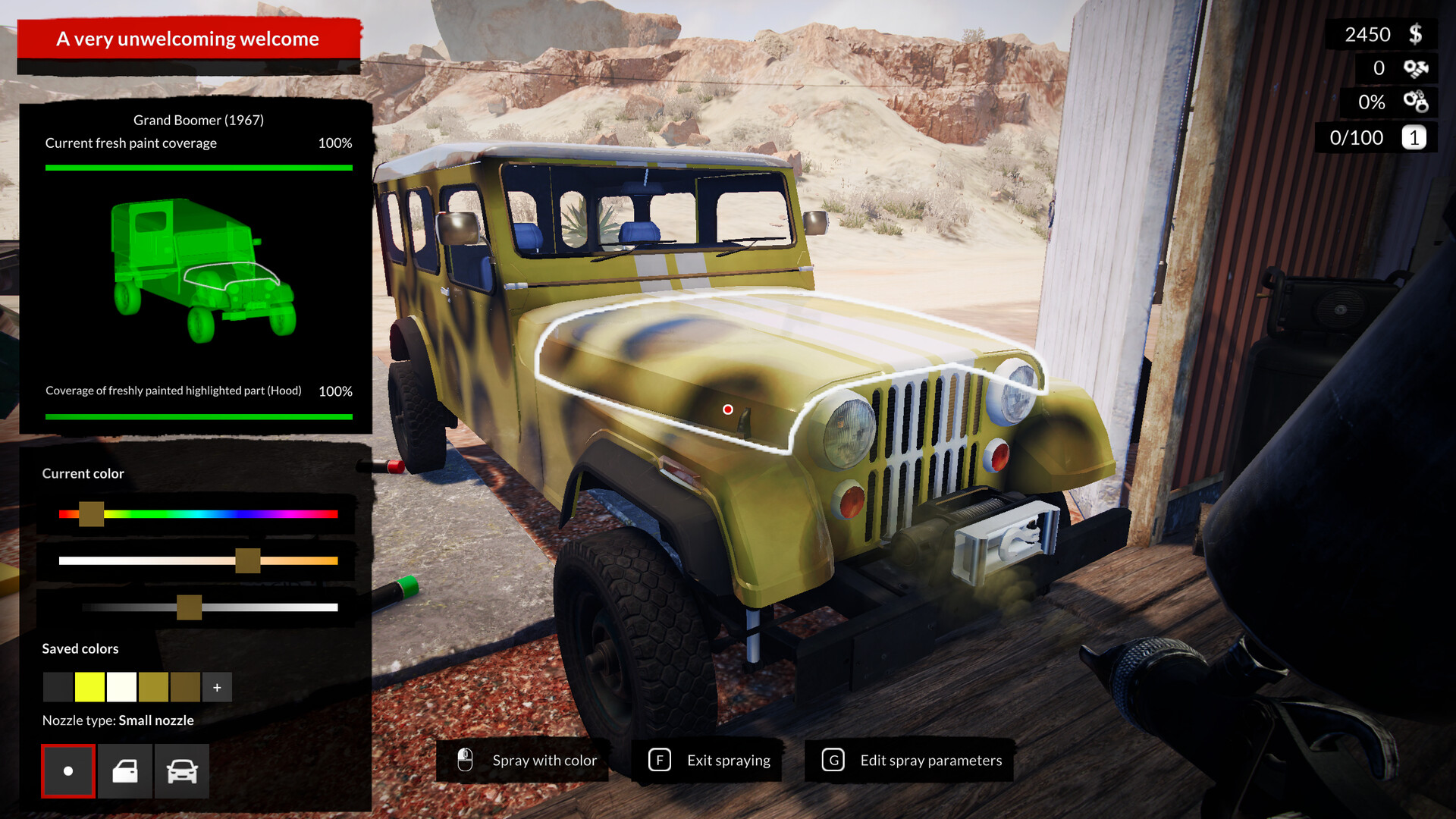Screen dimensions: 1456x819
Task: Click the brightness gradient slider handle
Action: click(x=190, y=607)
